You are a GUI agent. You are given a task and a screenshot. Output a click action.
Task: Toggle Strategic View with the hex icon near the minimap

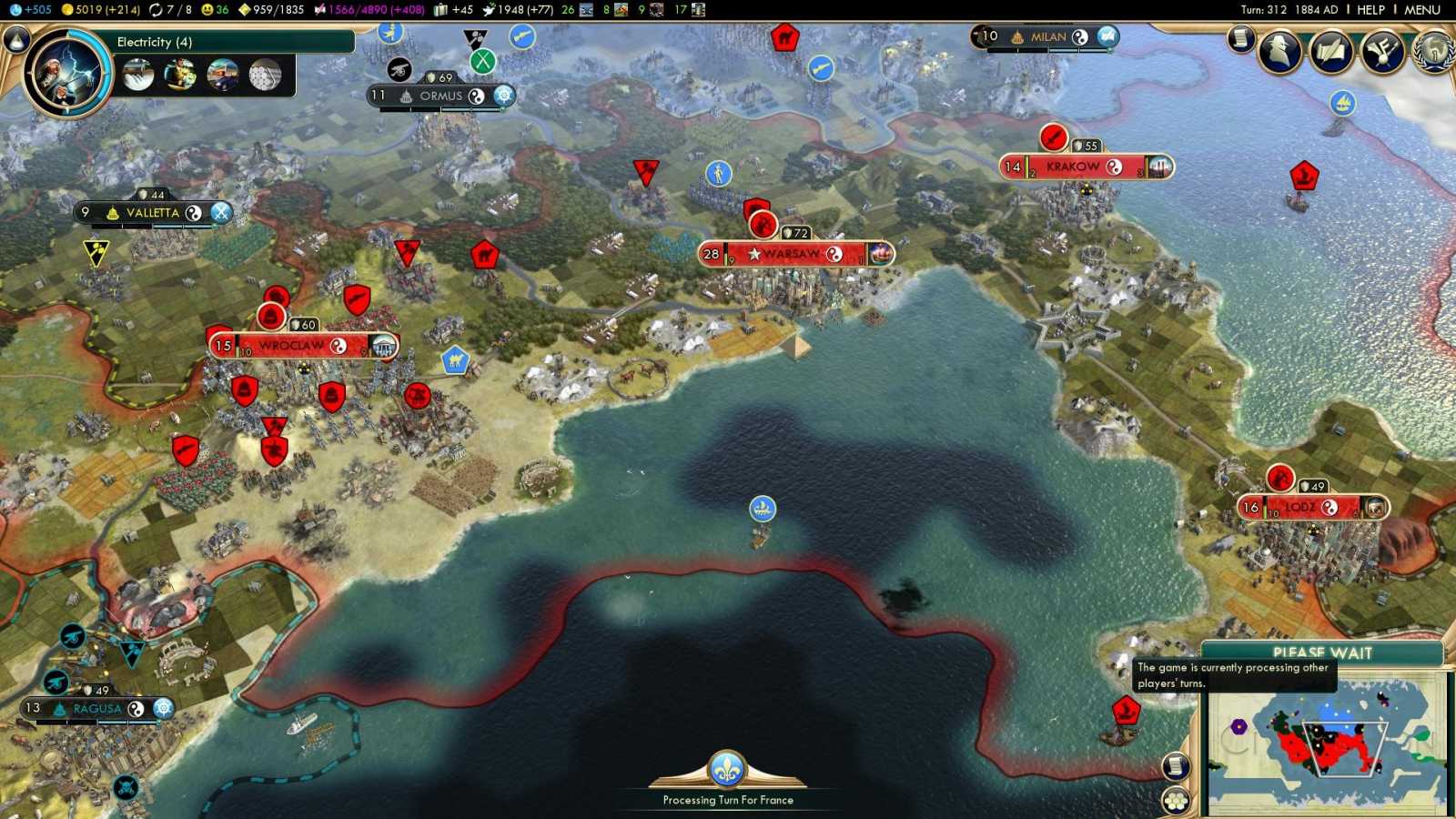click(1175, 799)
